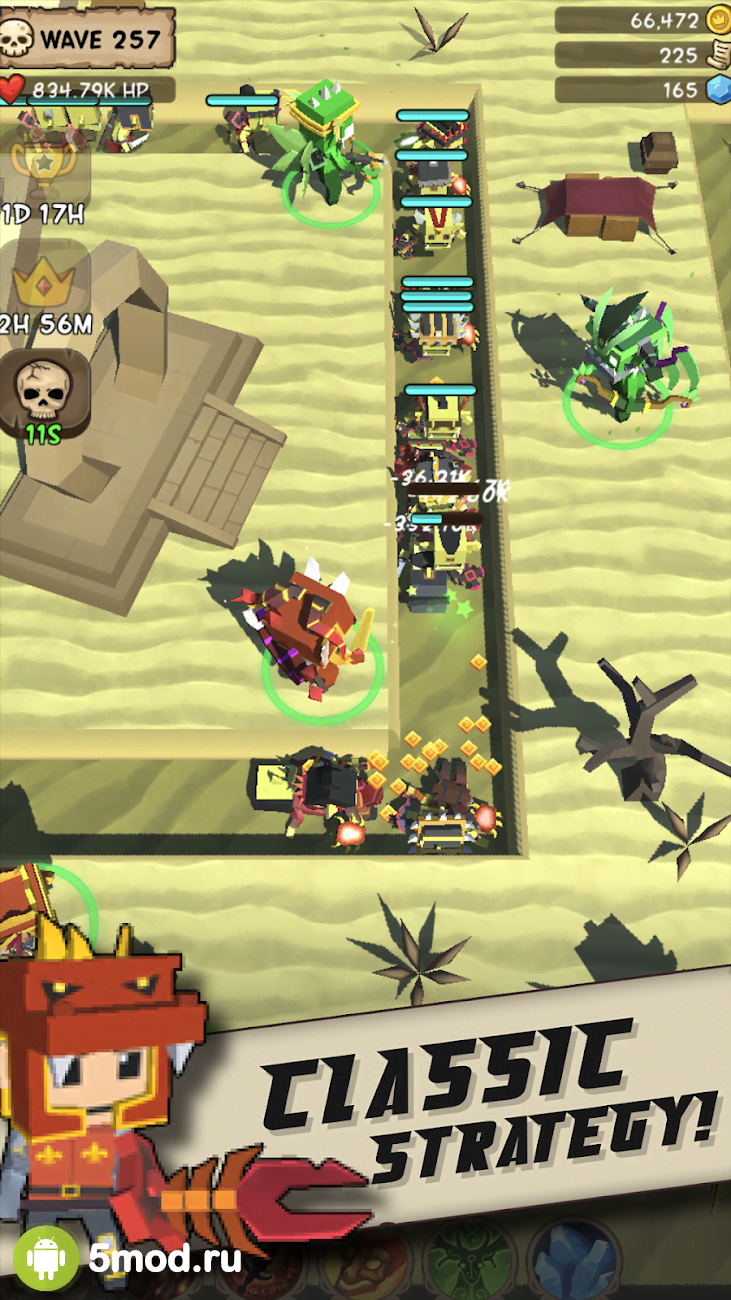Open the gold trophy event
Viewport: 731px width, 1300px height.
click(44, 170)
